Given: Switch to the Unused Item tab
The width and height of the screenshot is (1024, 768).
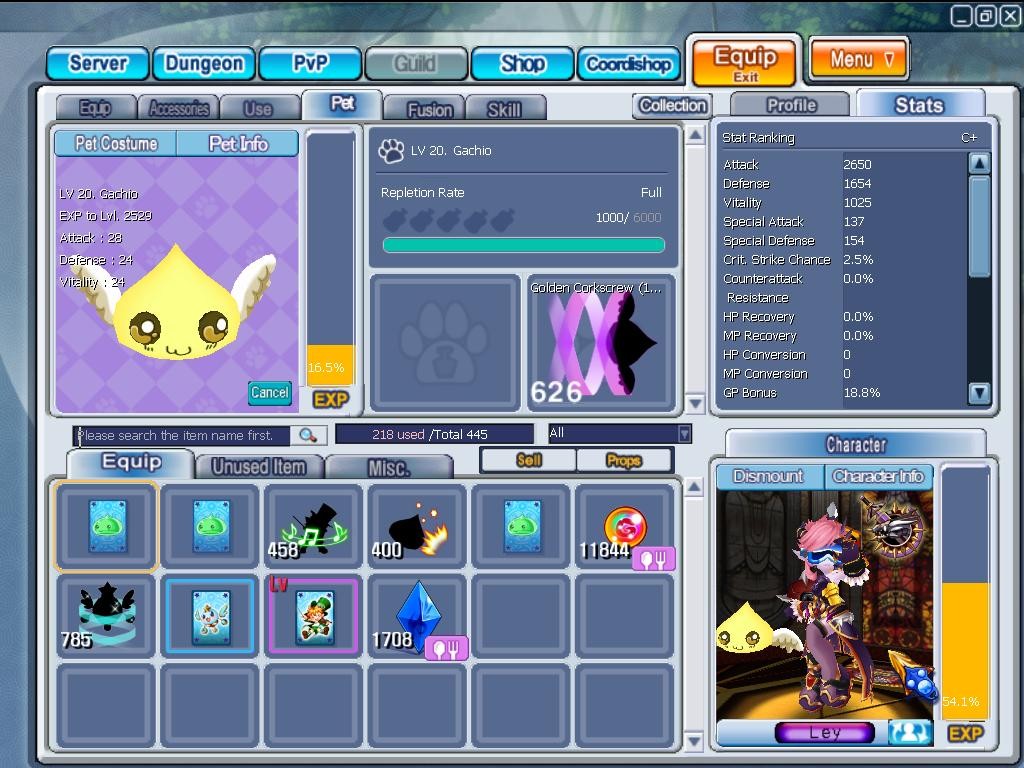Looking at the screenshot, I should [x=259, y=466].
